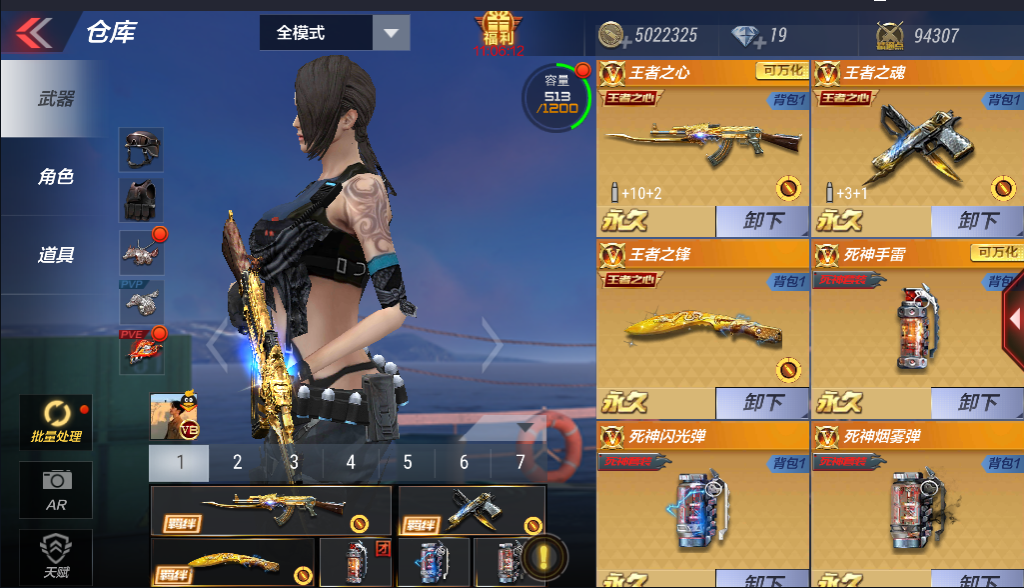Select loadout slot number 7
The height and width of the screenshot is (588, 1024).
(521, 462)
